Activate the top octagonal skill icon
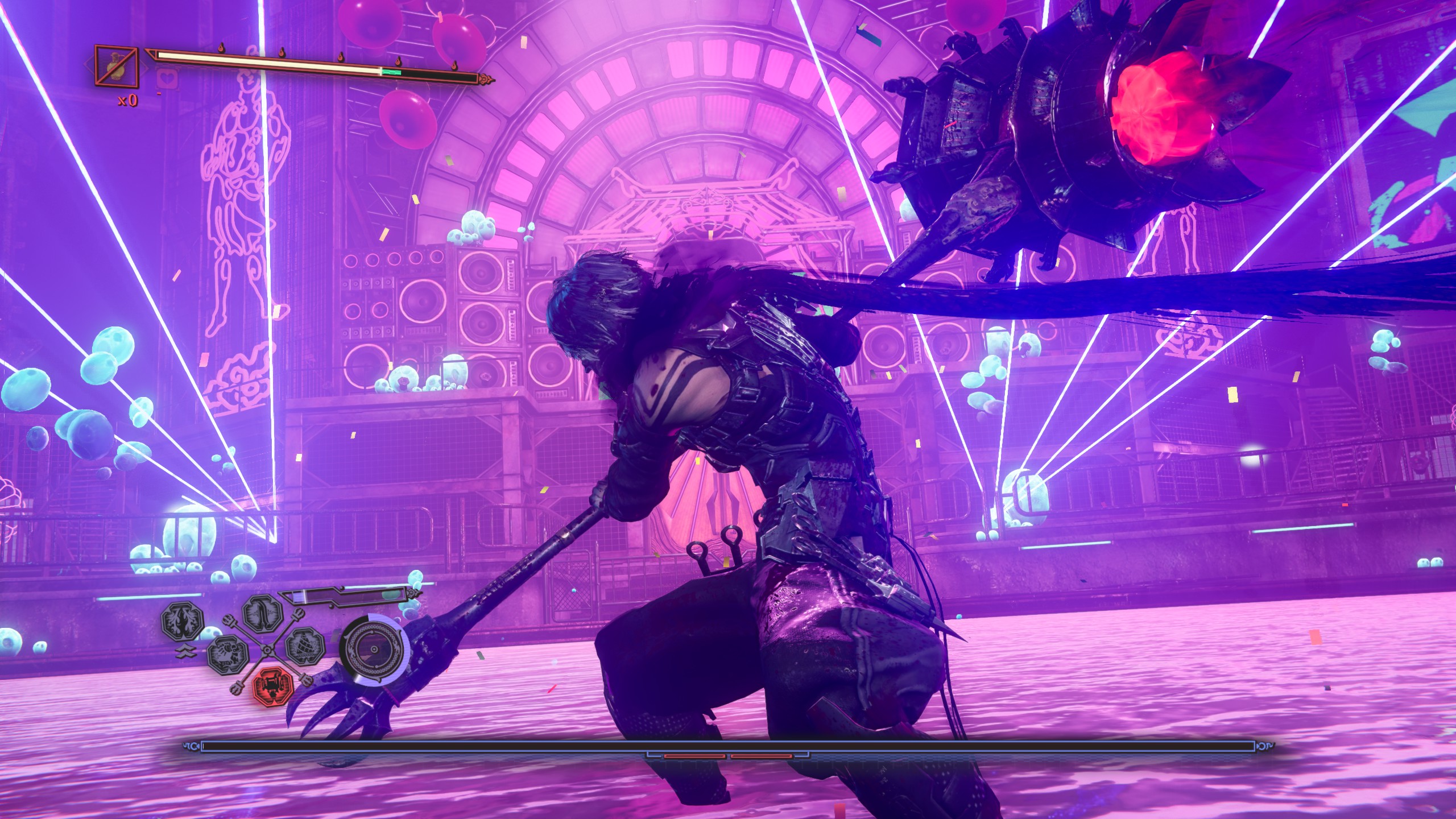Screen dimensions: 1456x819 coord(263,614)
